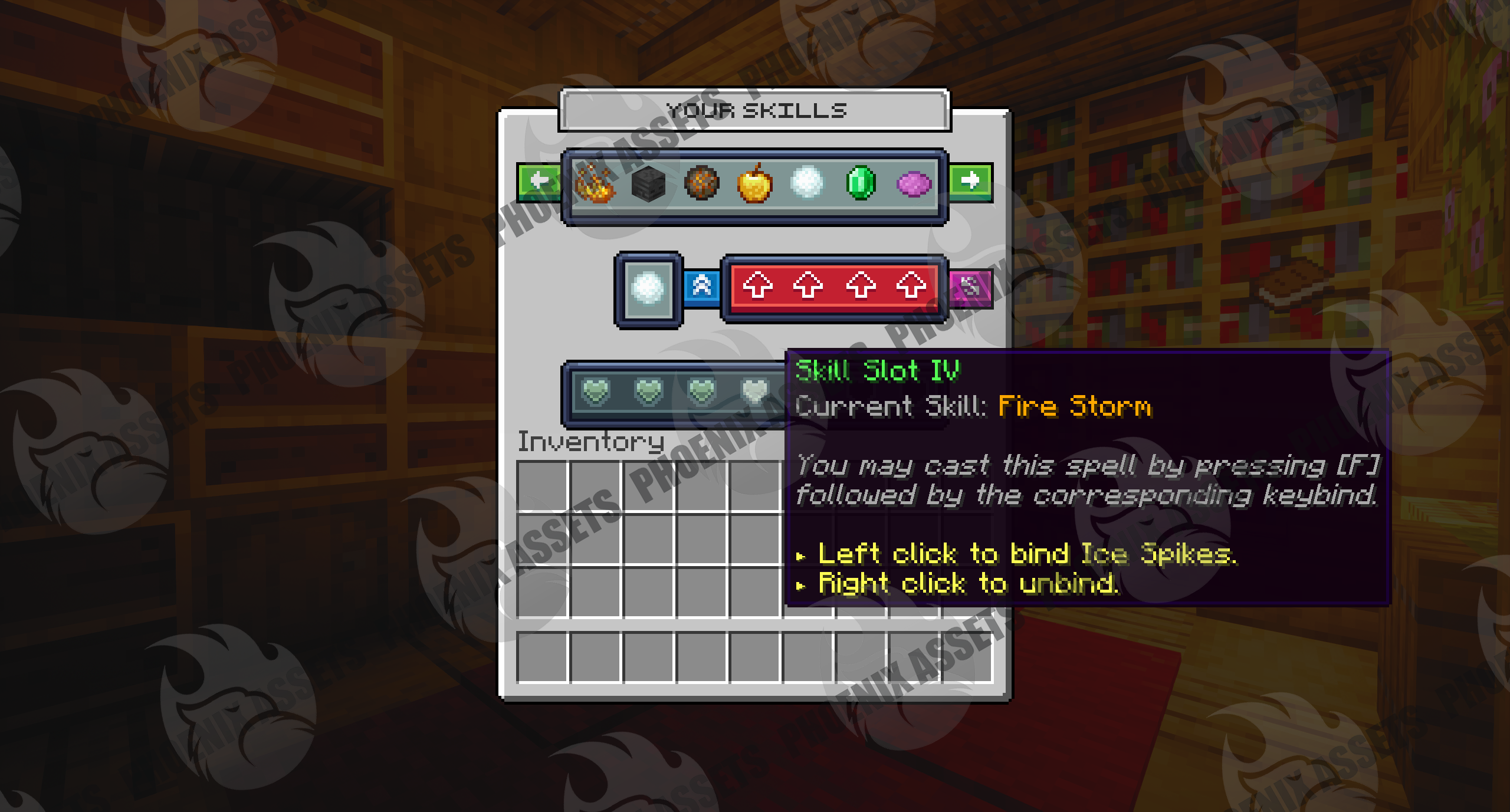Select the fire burst skill icon
Image resolution: width=1510 pixels, height=812 pixels.
pyautogui.click(x=595, y=183)
